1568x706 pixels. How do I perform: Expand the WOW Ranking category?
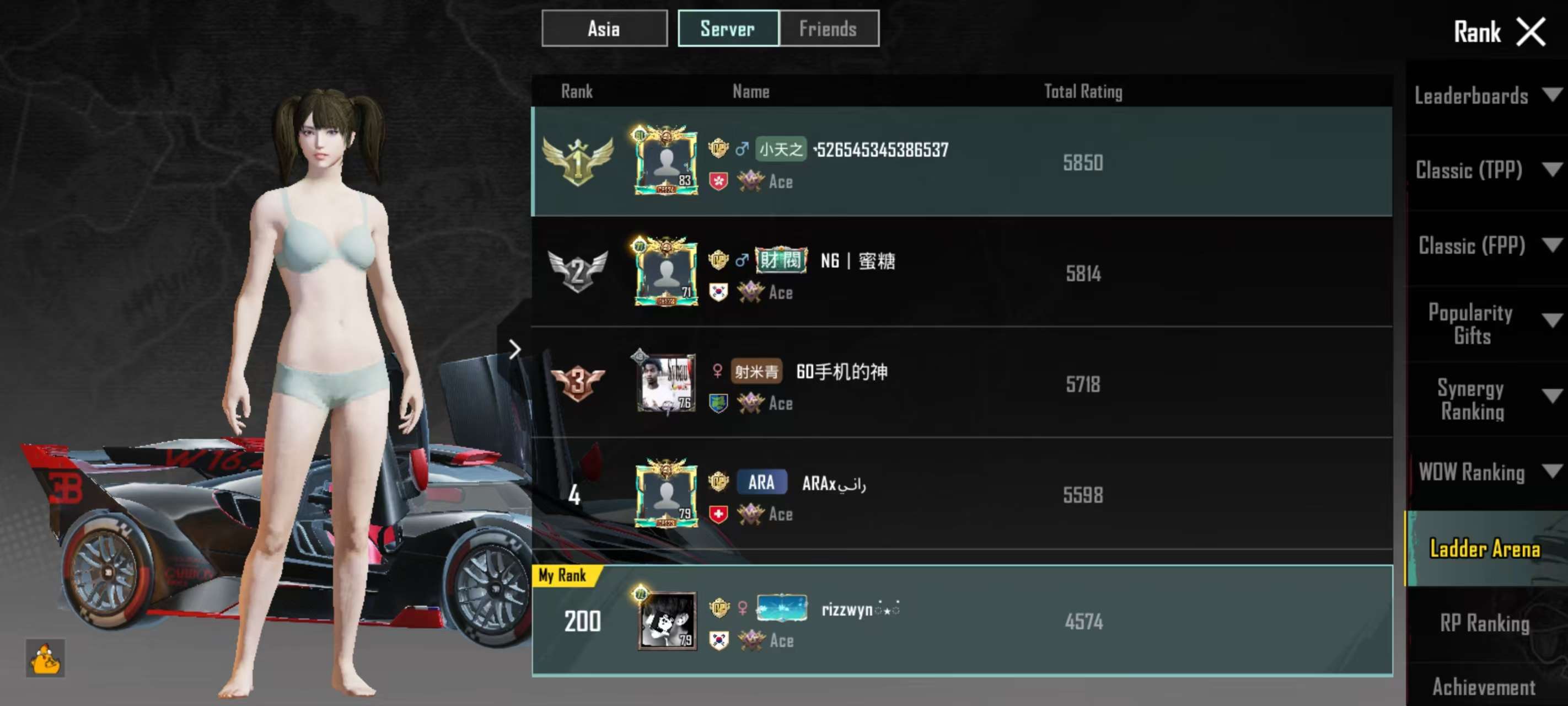pyautogui.click(x=1485, y=472)
